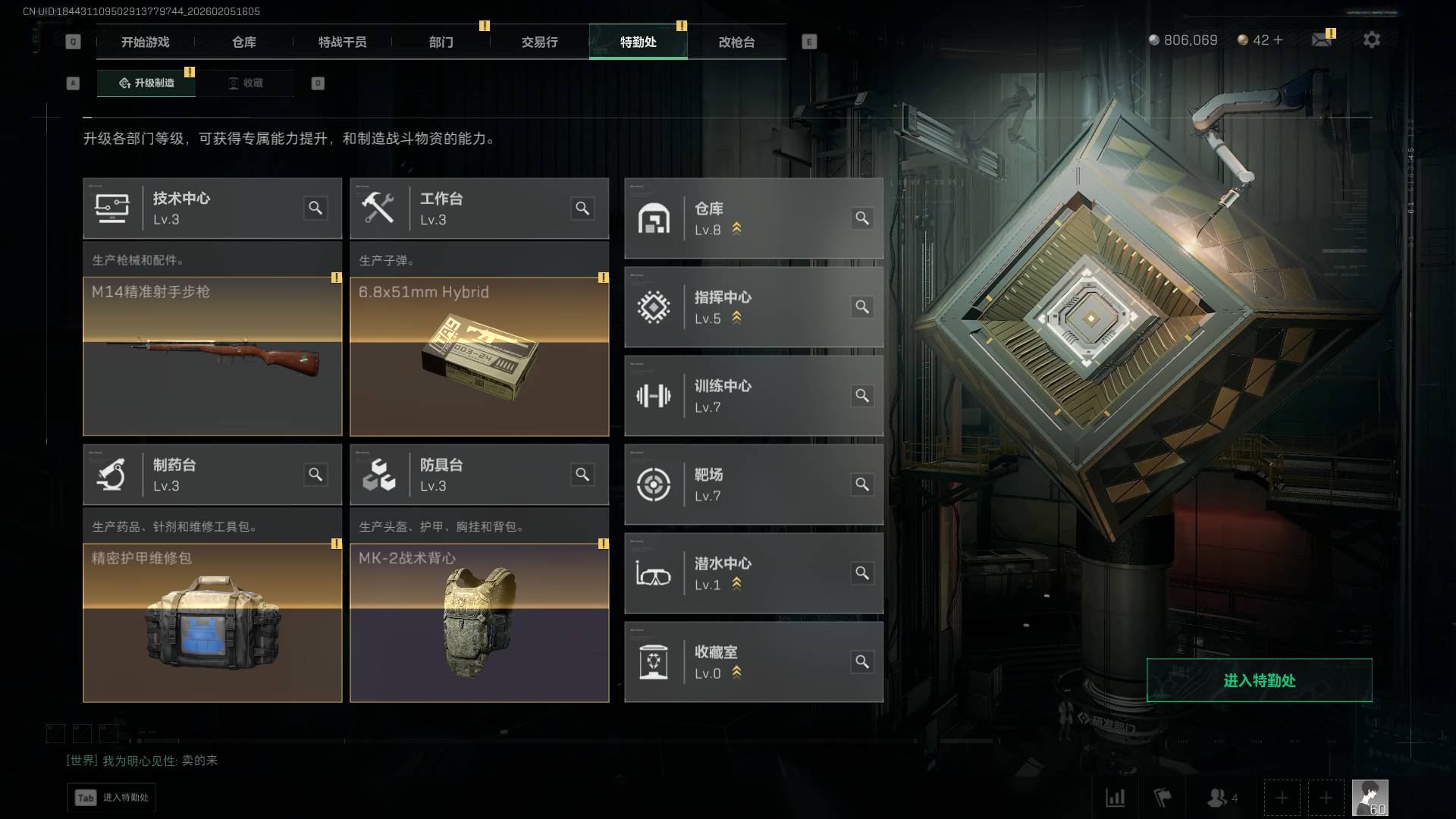Open the 交易行 tab

(x=539, y=42)
